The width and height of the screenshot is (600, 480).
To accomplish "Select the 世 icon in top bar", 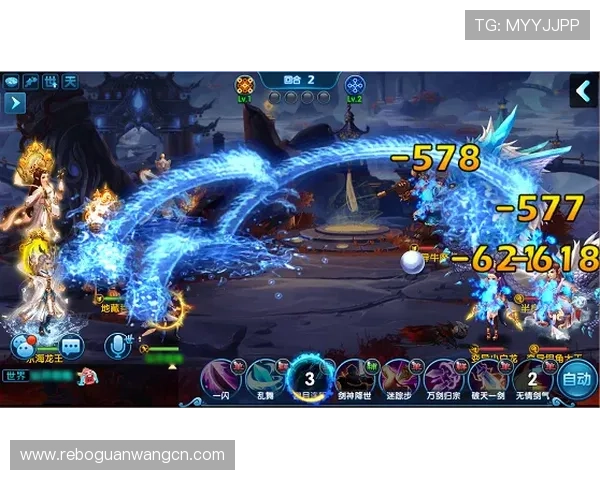I will click(51, 81).
